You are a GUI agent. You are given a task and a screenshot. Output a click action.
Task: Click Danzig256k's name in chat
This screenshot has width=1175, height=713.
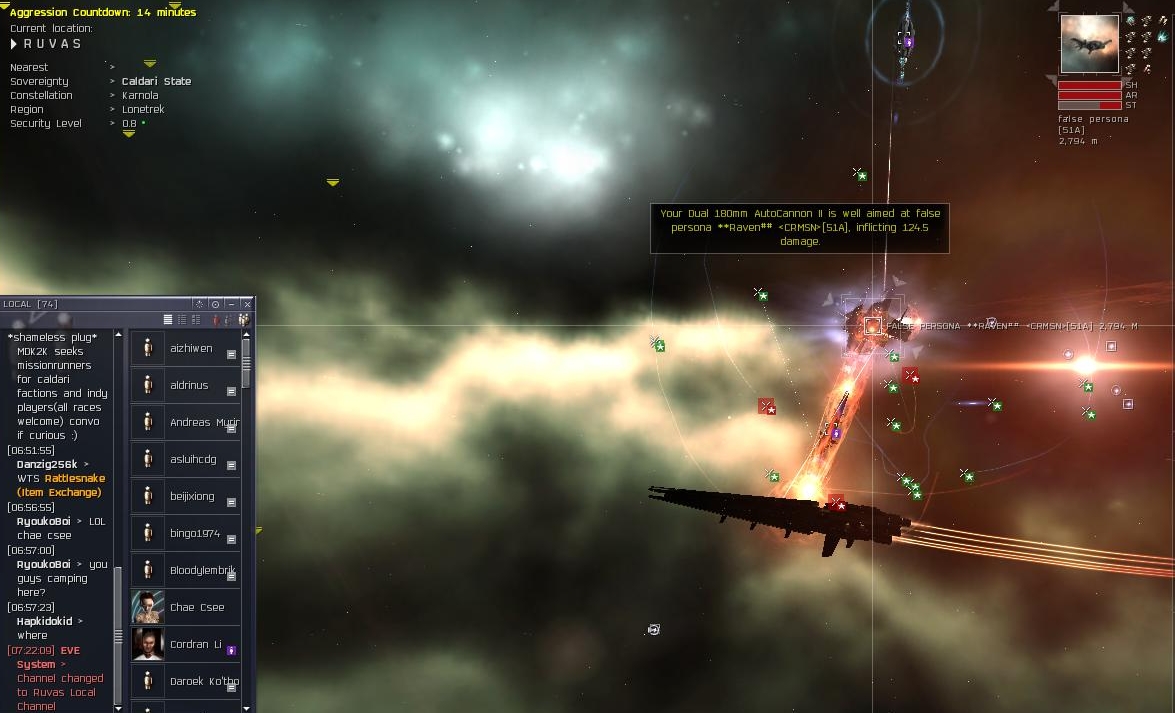click(47, 464)
